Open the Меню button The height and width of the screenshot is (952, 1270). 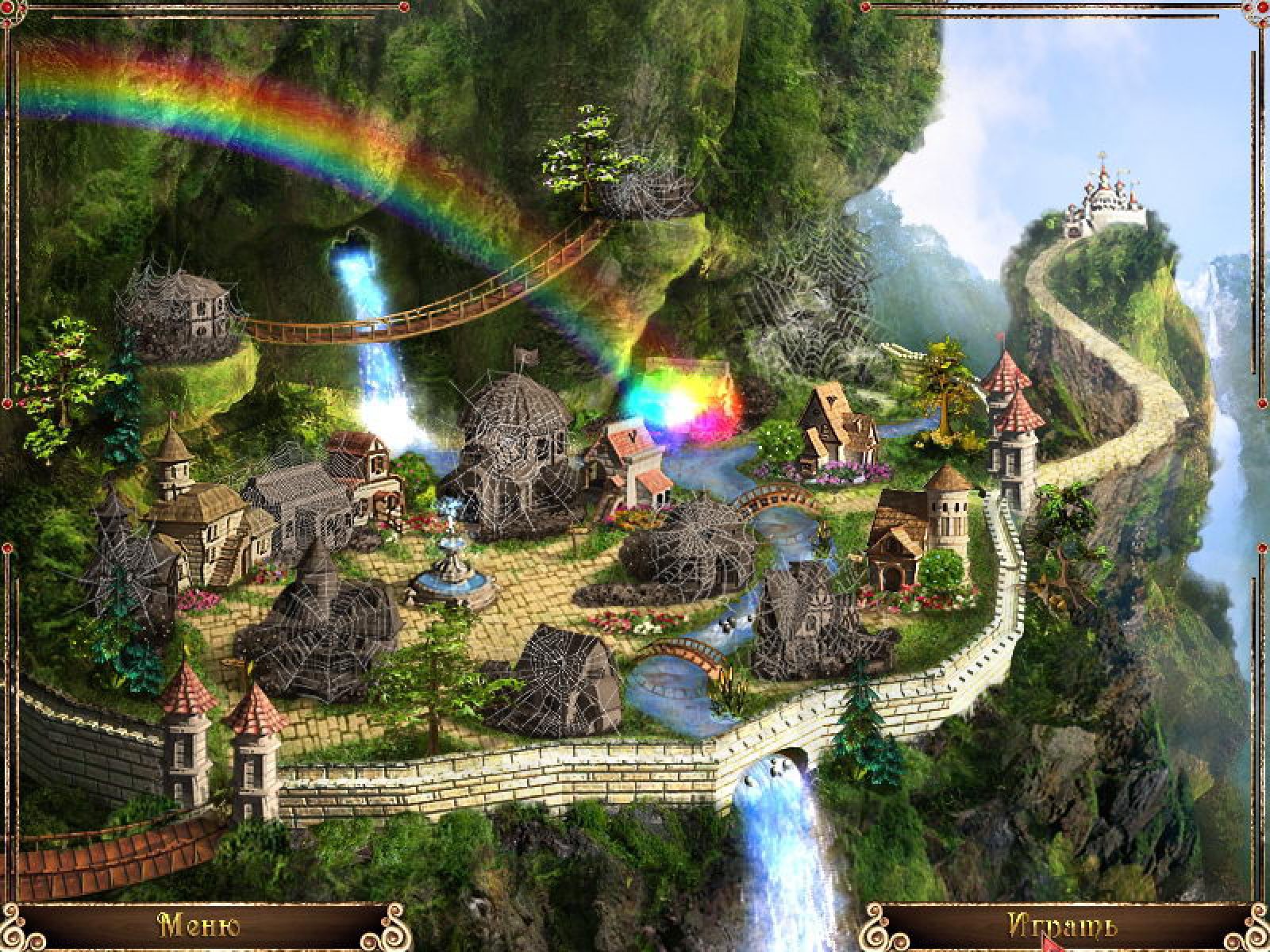pyautogui.click(x=200, y=927)
